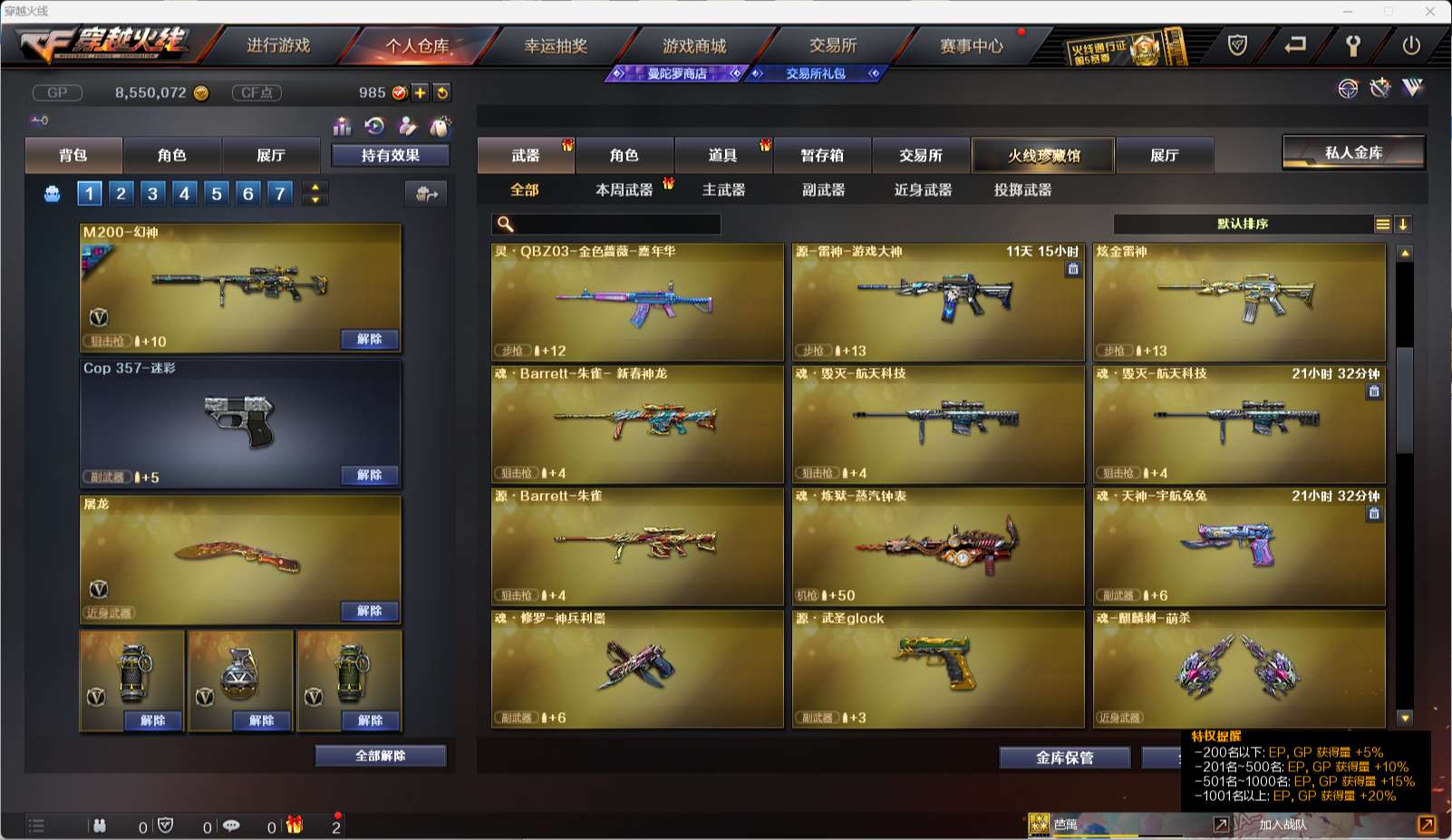1452x840 pixels.
Task: Click the descending sort arrow next to 默认排序
Action: (x=1404, y=223)
